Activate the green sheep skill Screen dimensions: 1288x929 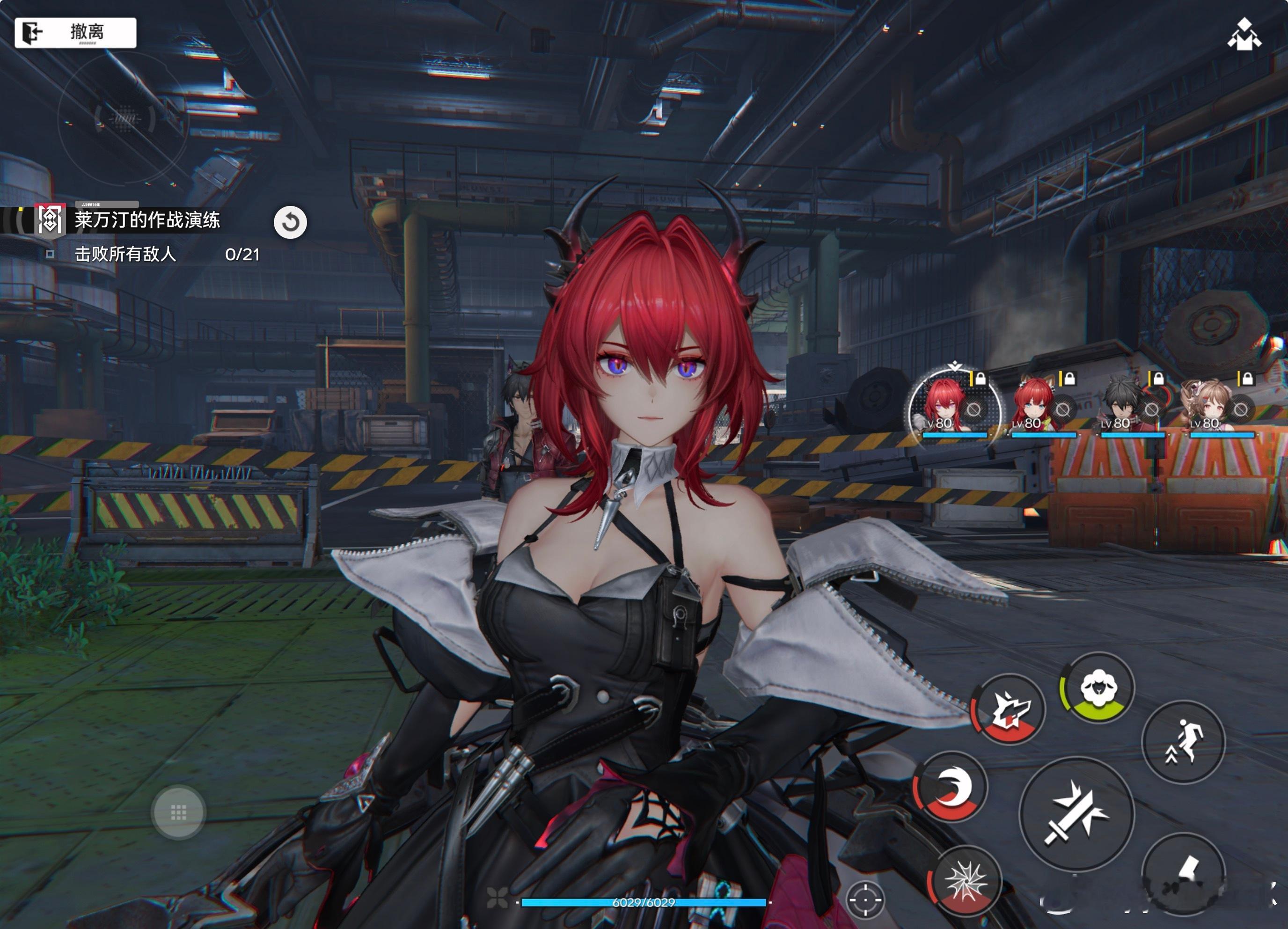point(1097,688)
